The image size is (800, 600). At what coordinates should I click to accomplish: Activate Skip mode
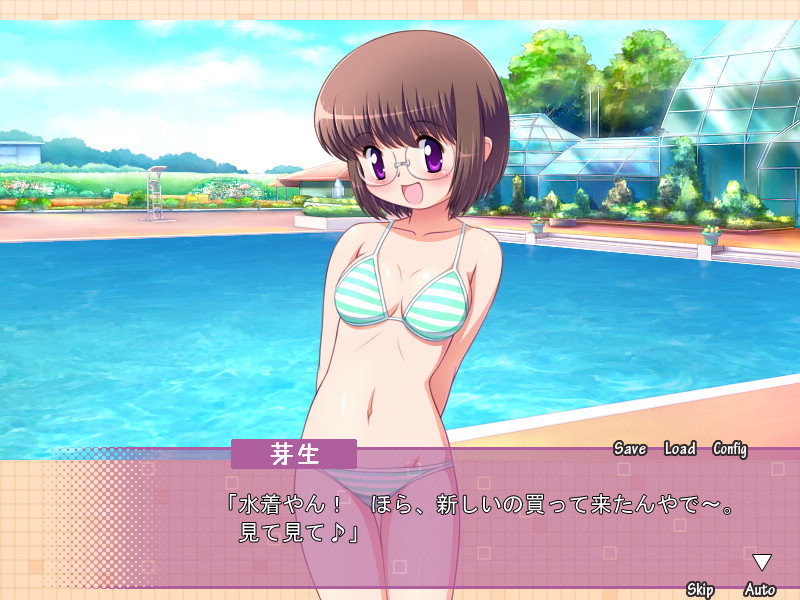[x=700, y=589]
